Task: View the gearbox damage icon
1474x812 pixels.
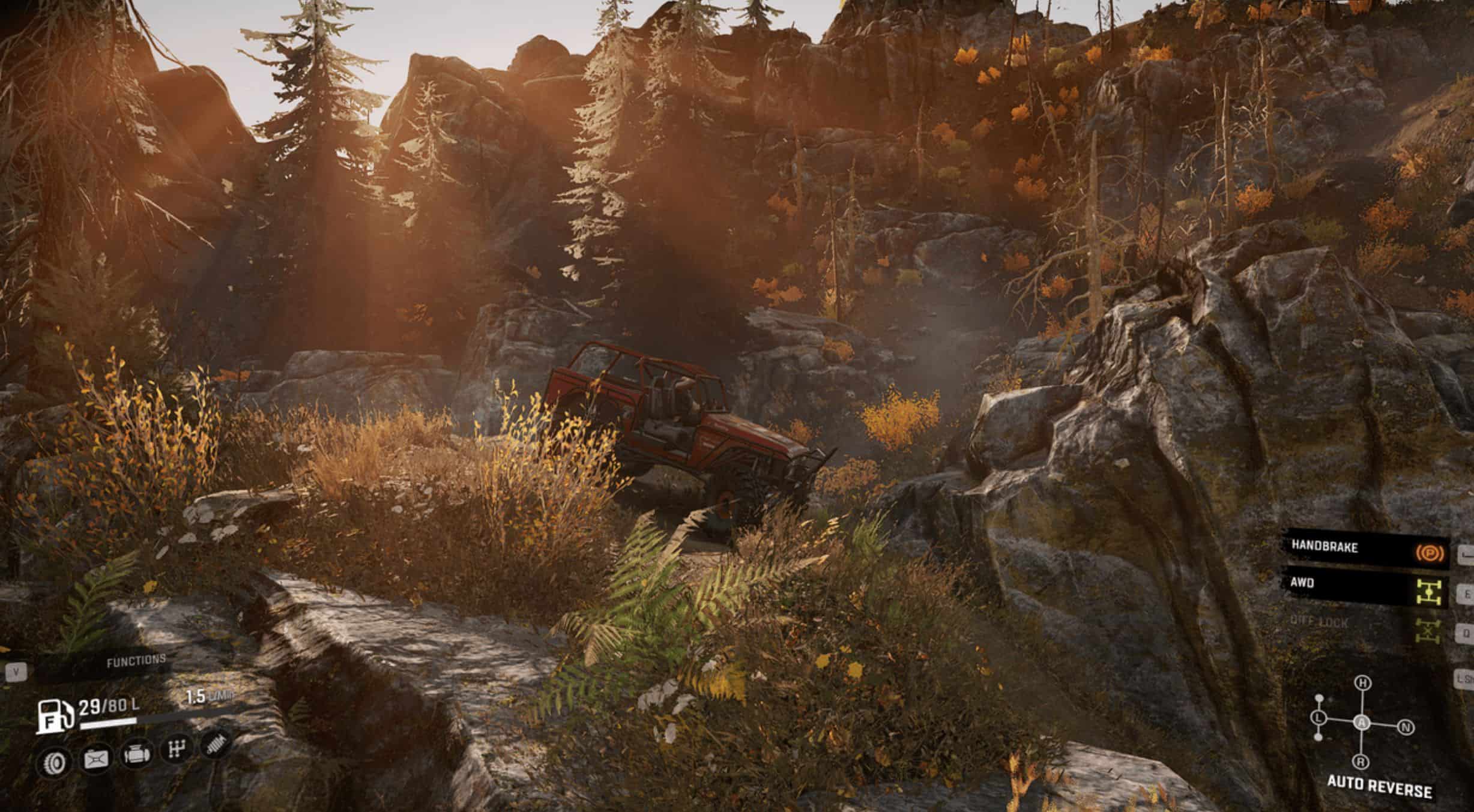Action: pyautogui.click(x=177, y=749)
